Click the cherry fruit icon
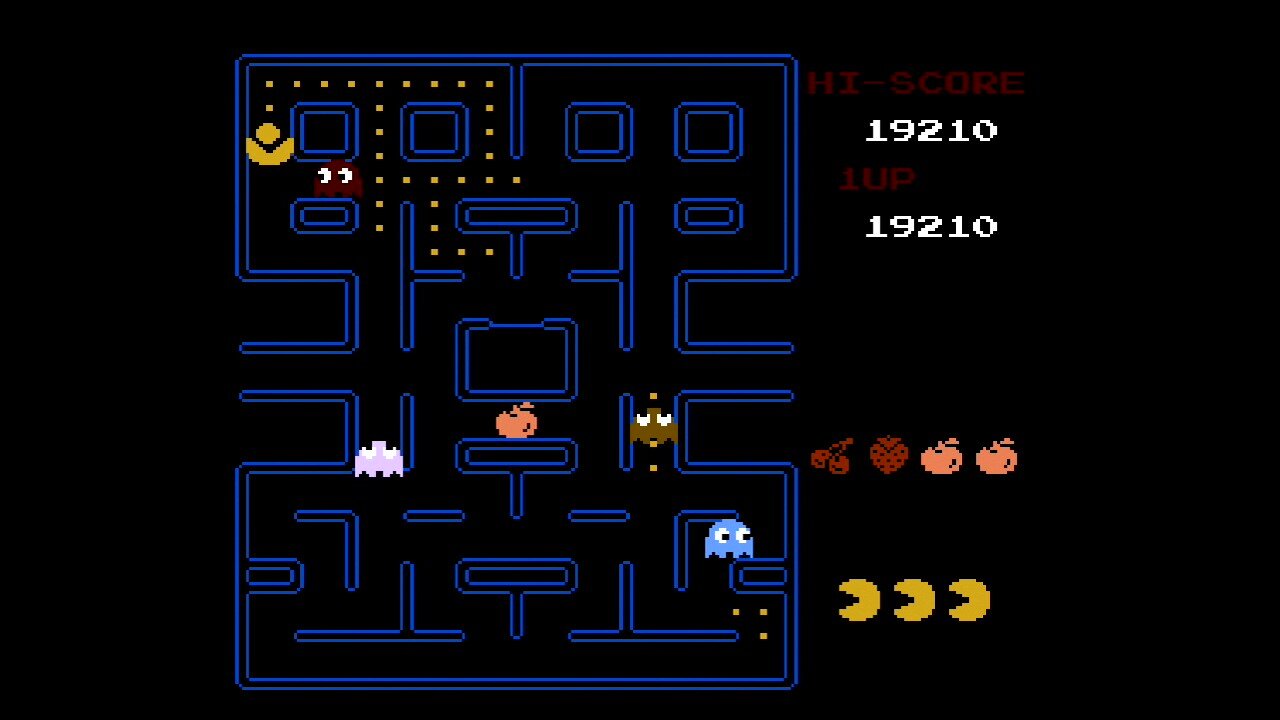 click(832, 456)
